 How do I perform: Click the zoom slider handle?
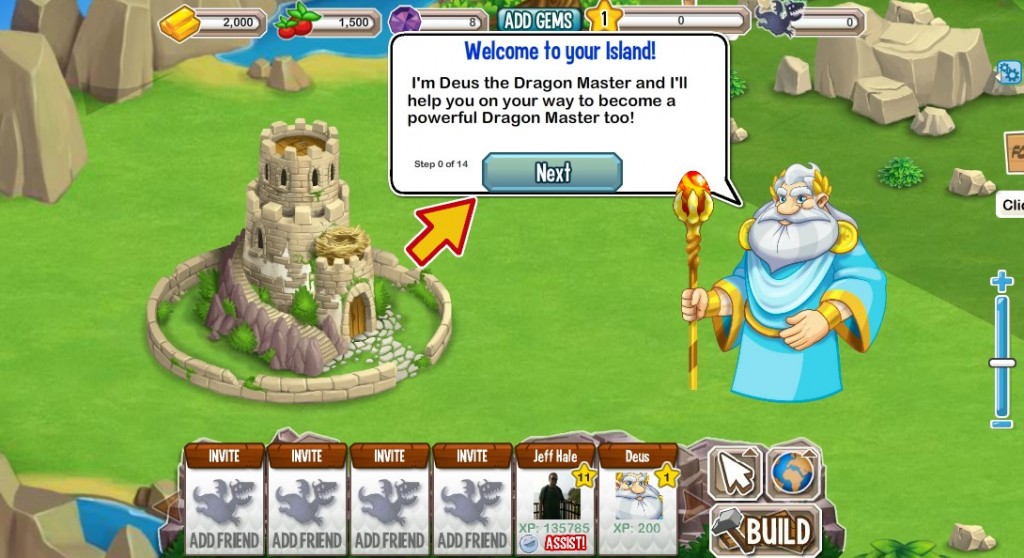(x=1002, y=363)
